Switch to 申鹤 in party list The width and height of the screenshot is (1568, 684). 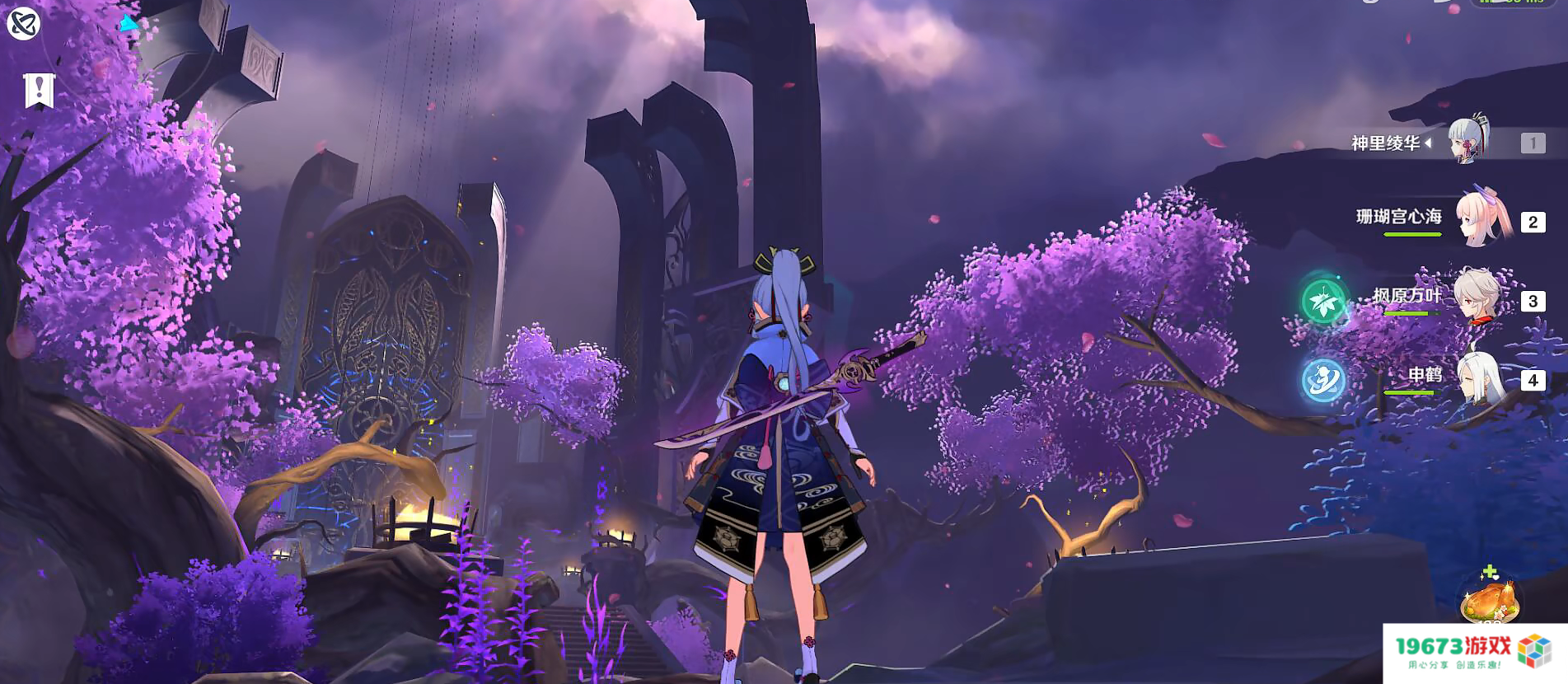pos(1479,378)
